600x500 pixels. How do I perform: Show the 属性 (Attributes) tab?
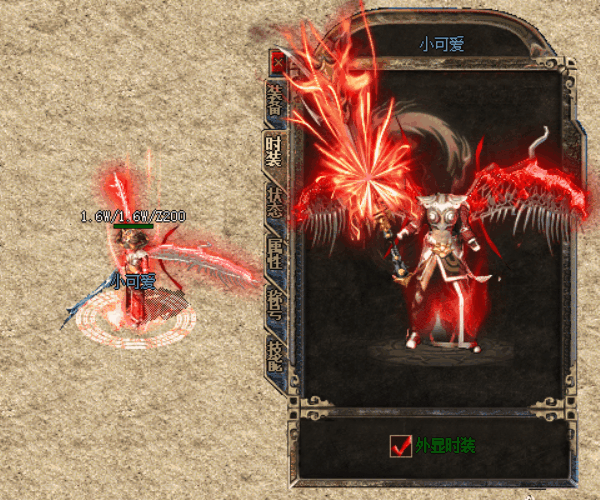[275, 254]
